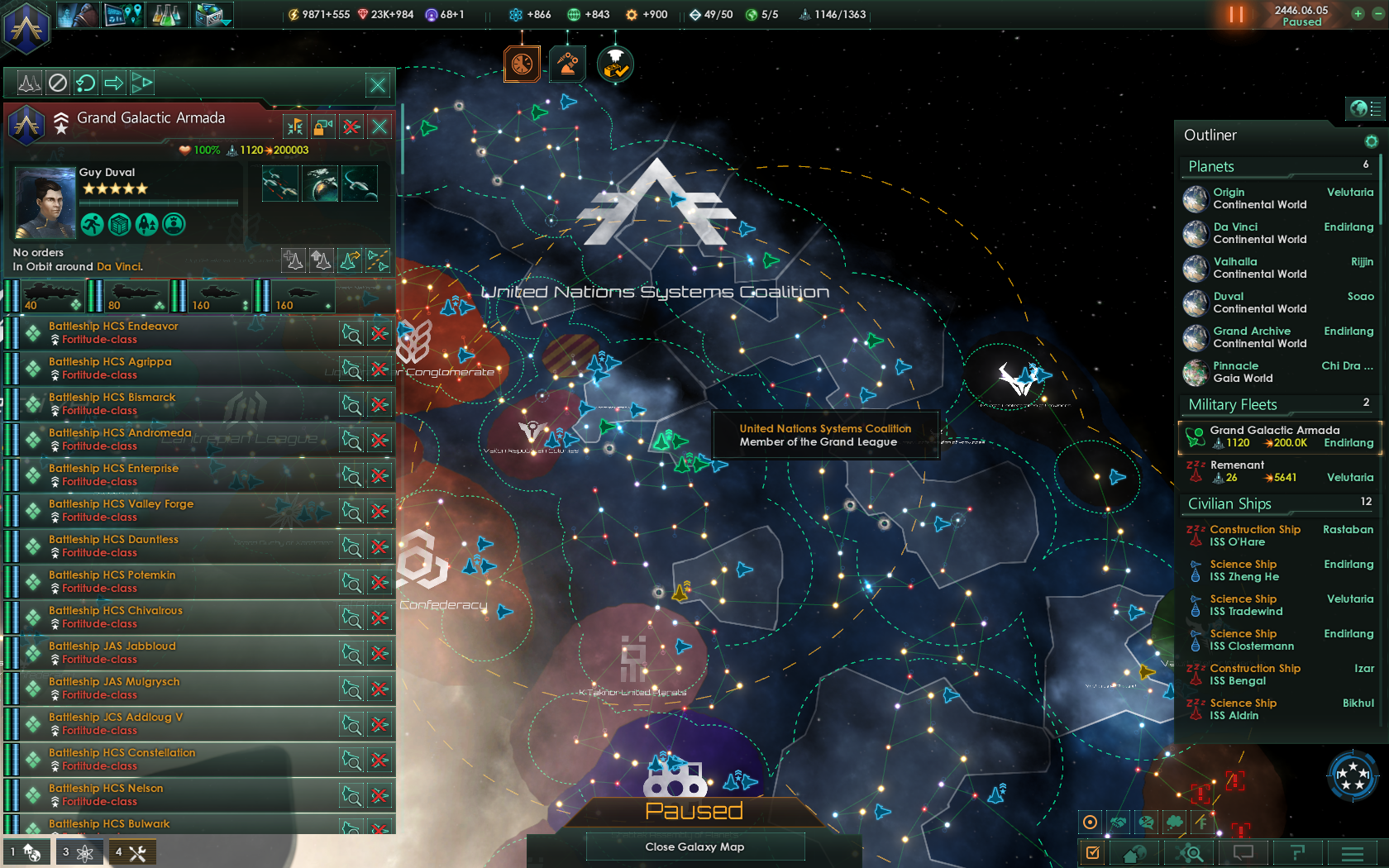
Task: Open the message log speech-bubble icon
Action: [1243, 852]
